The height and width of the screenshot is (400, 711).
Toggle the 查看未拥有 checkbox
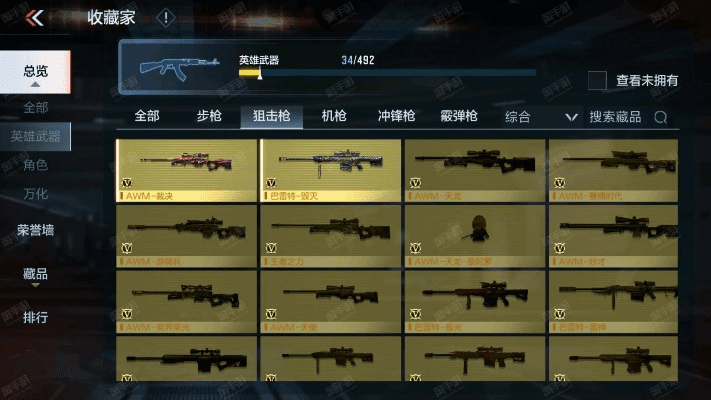click(597, 80)
